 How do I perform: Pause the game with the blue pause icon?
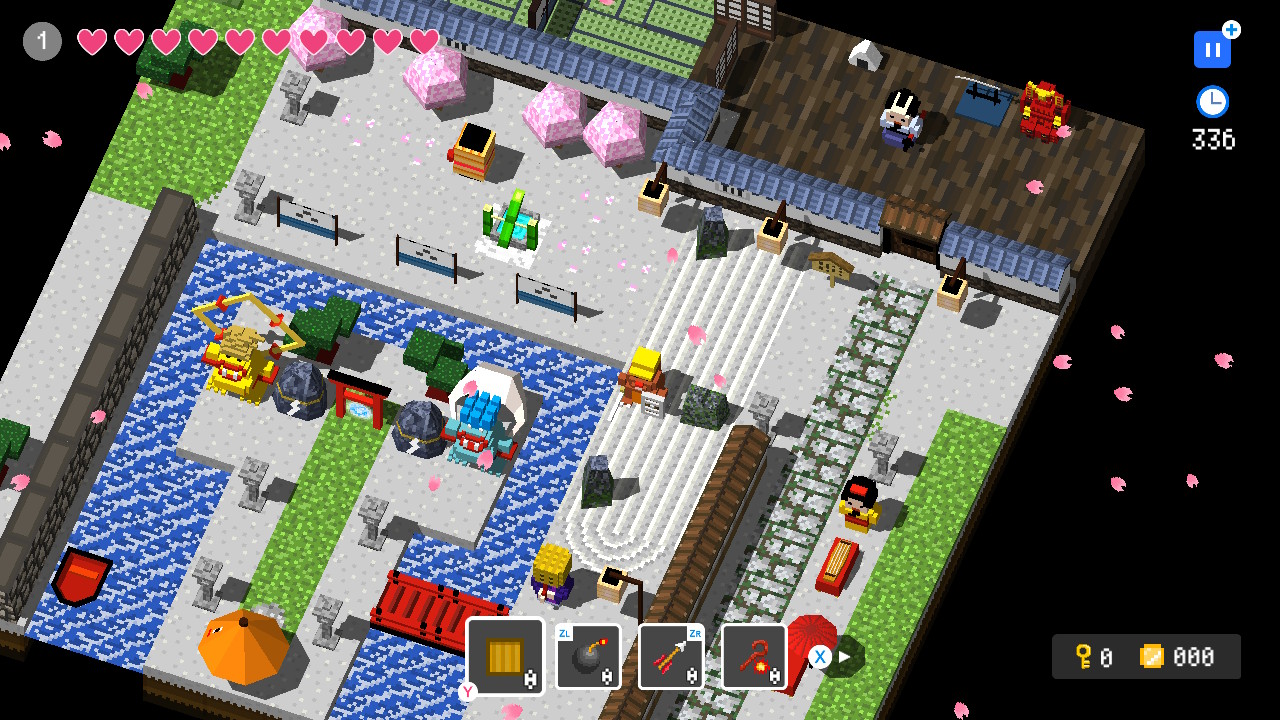point(1211,48)
